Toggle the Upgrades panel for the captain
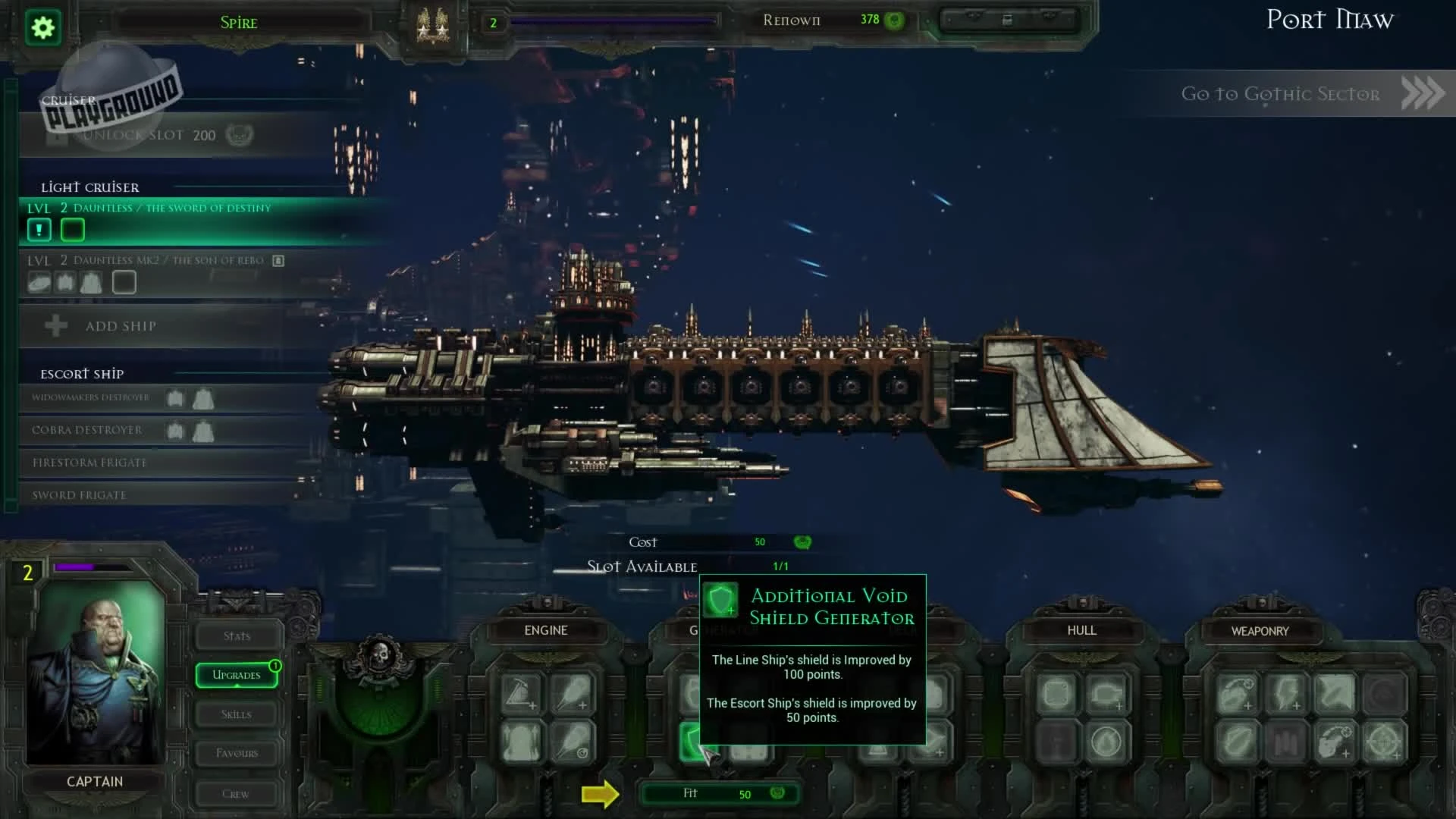1456x819 pixels. point(236,674)
